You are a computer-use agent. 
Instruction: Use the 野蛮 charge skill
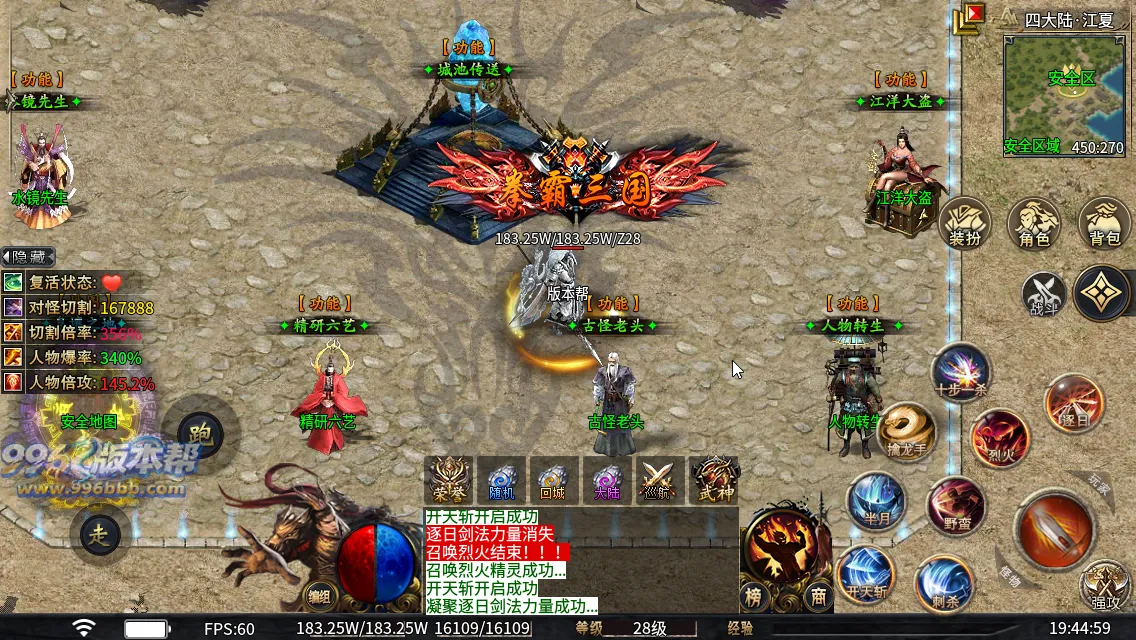[955, 506]
